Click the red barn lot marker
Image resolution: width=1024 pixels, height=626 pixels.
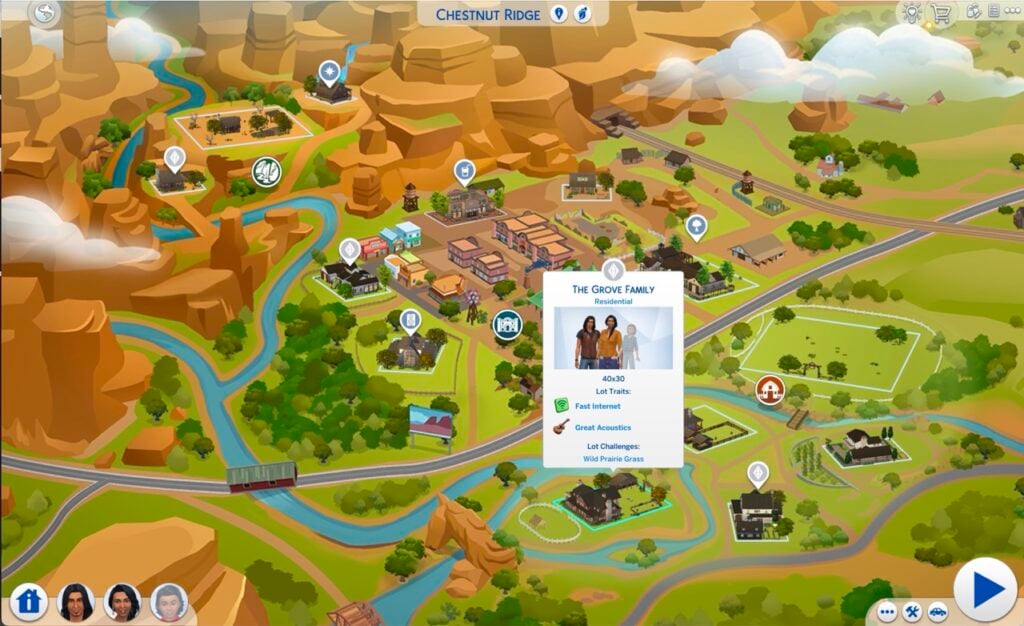[x=769, y=389]
